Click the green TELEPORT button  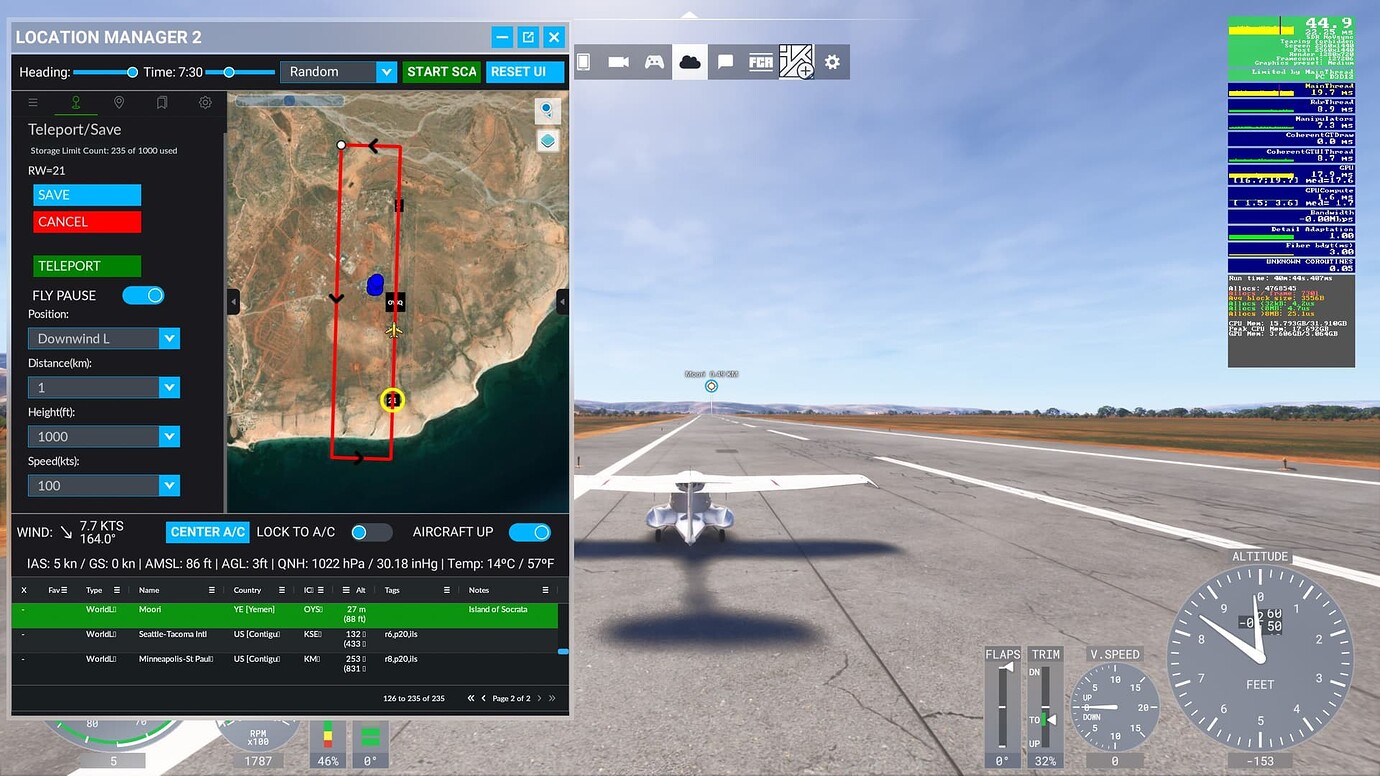click(86, 266)
